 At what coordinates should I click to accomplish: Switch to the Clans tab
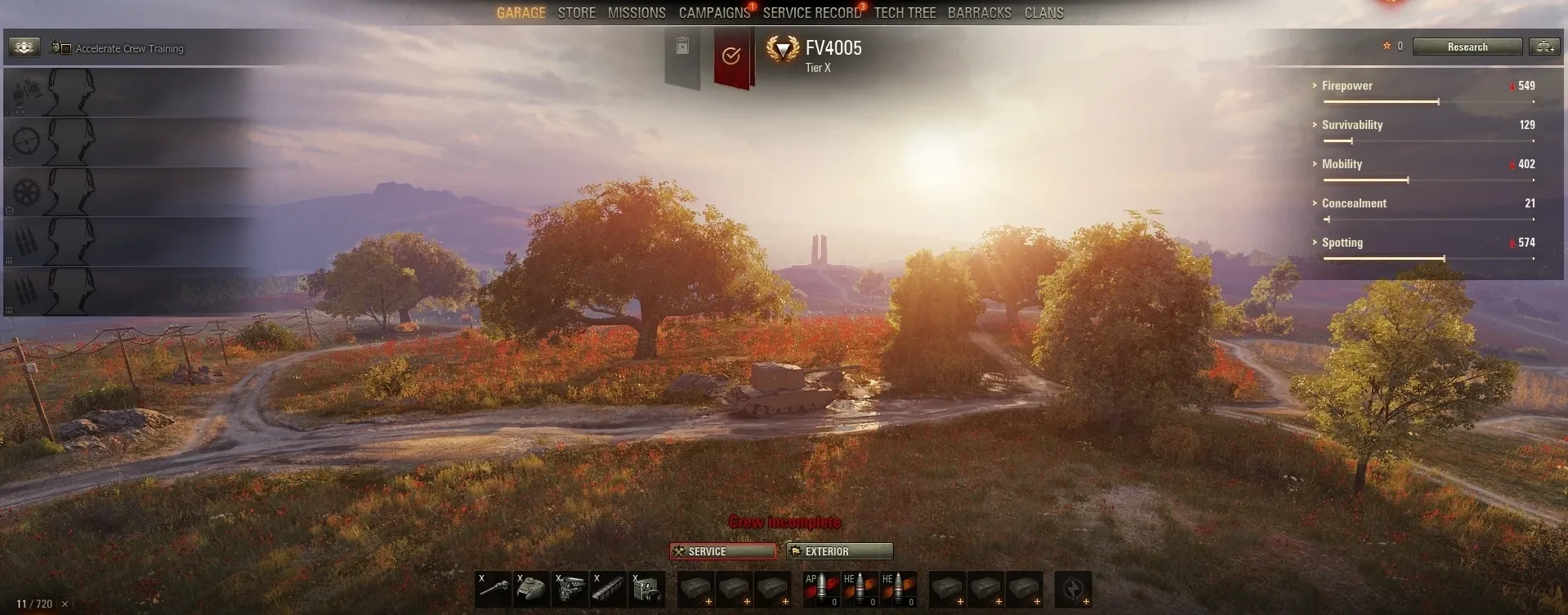pos(1043,13)
